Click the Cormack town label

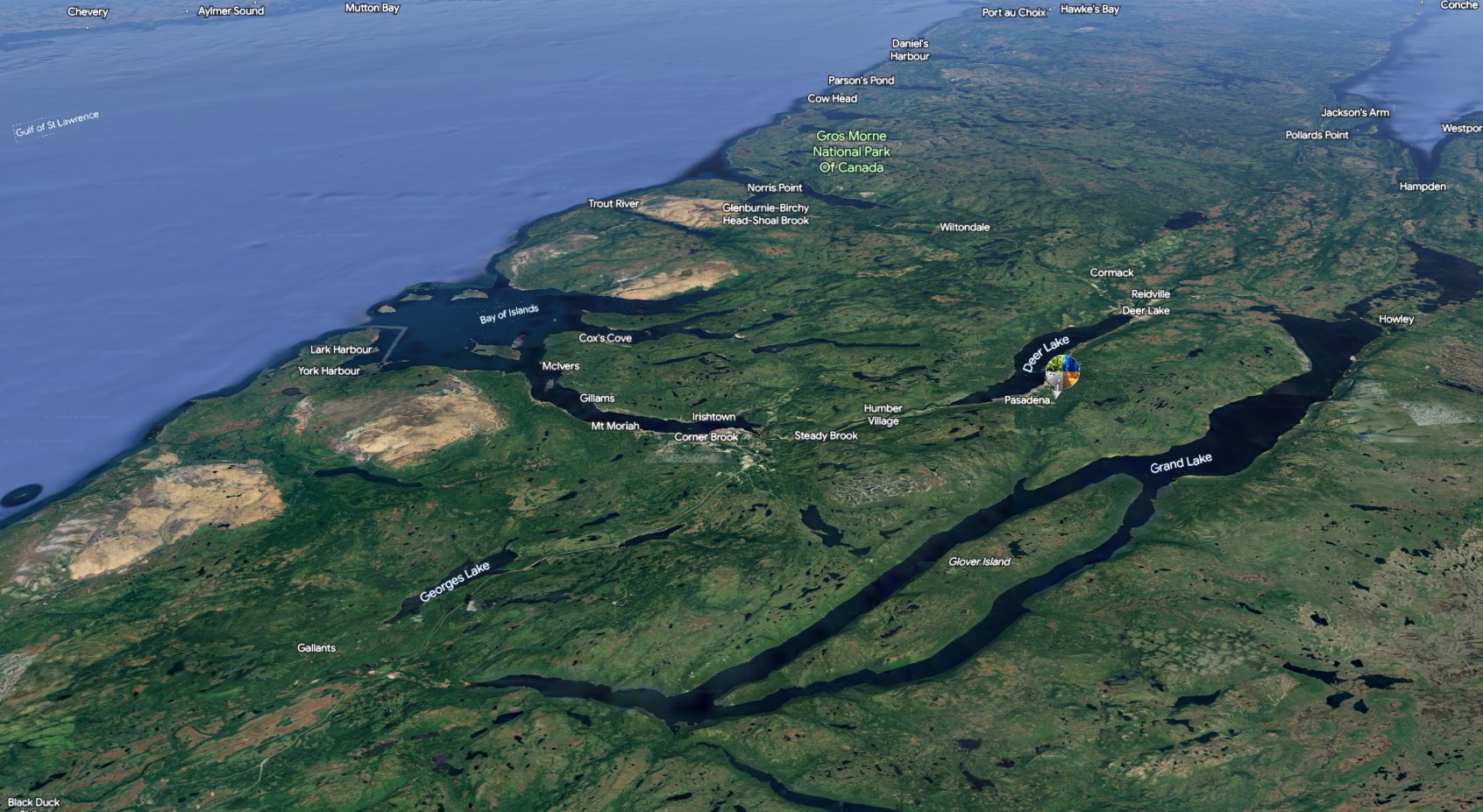click(1111, 273)
